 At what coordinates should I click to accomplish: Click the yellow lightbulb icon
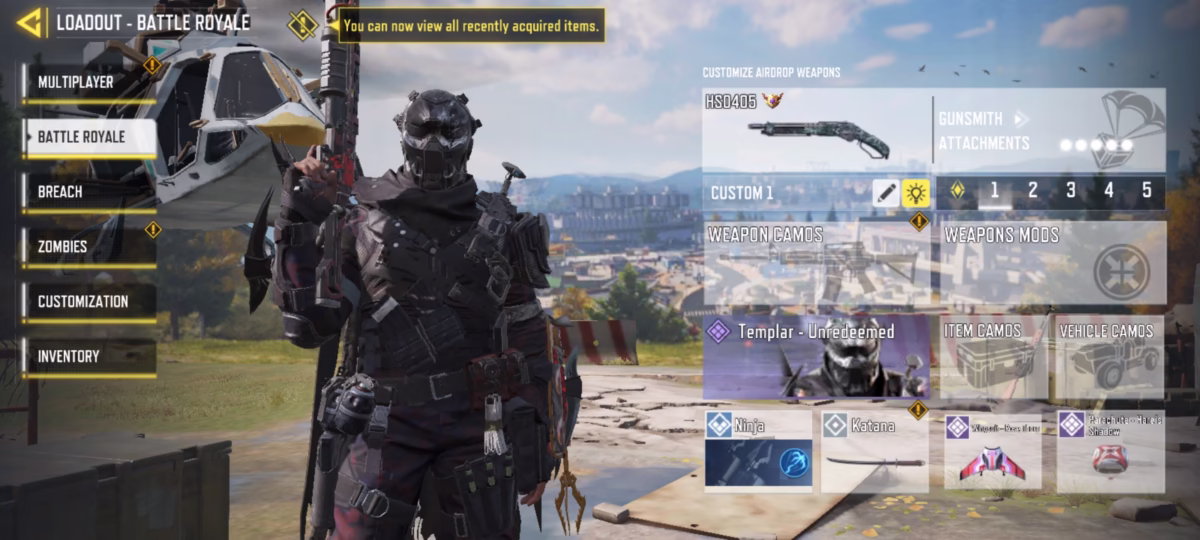click(915, 193)
